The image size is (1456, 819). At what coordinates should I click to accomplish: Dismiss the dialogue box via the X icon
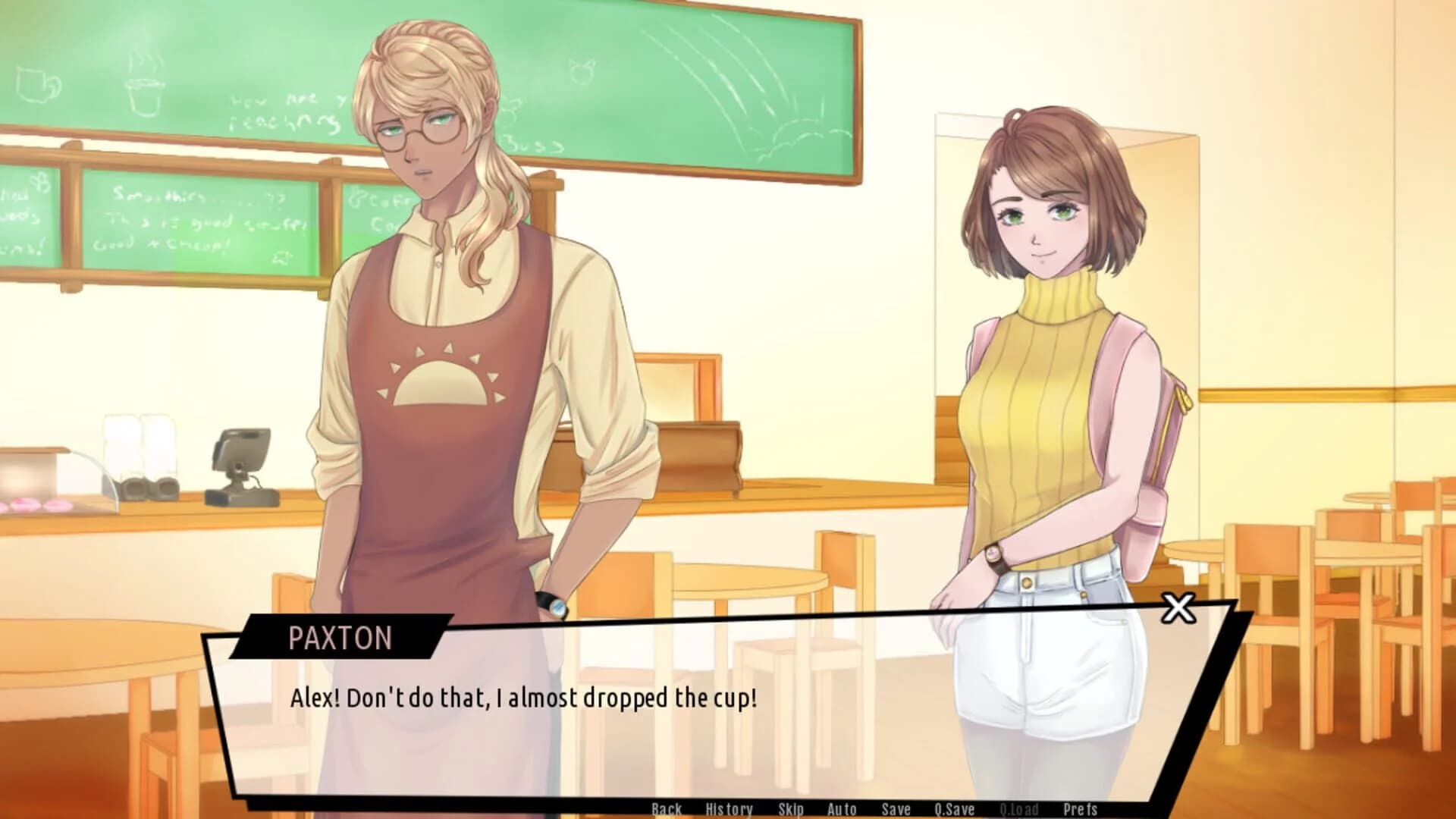click(1180, 608)
